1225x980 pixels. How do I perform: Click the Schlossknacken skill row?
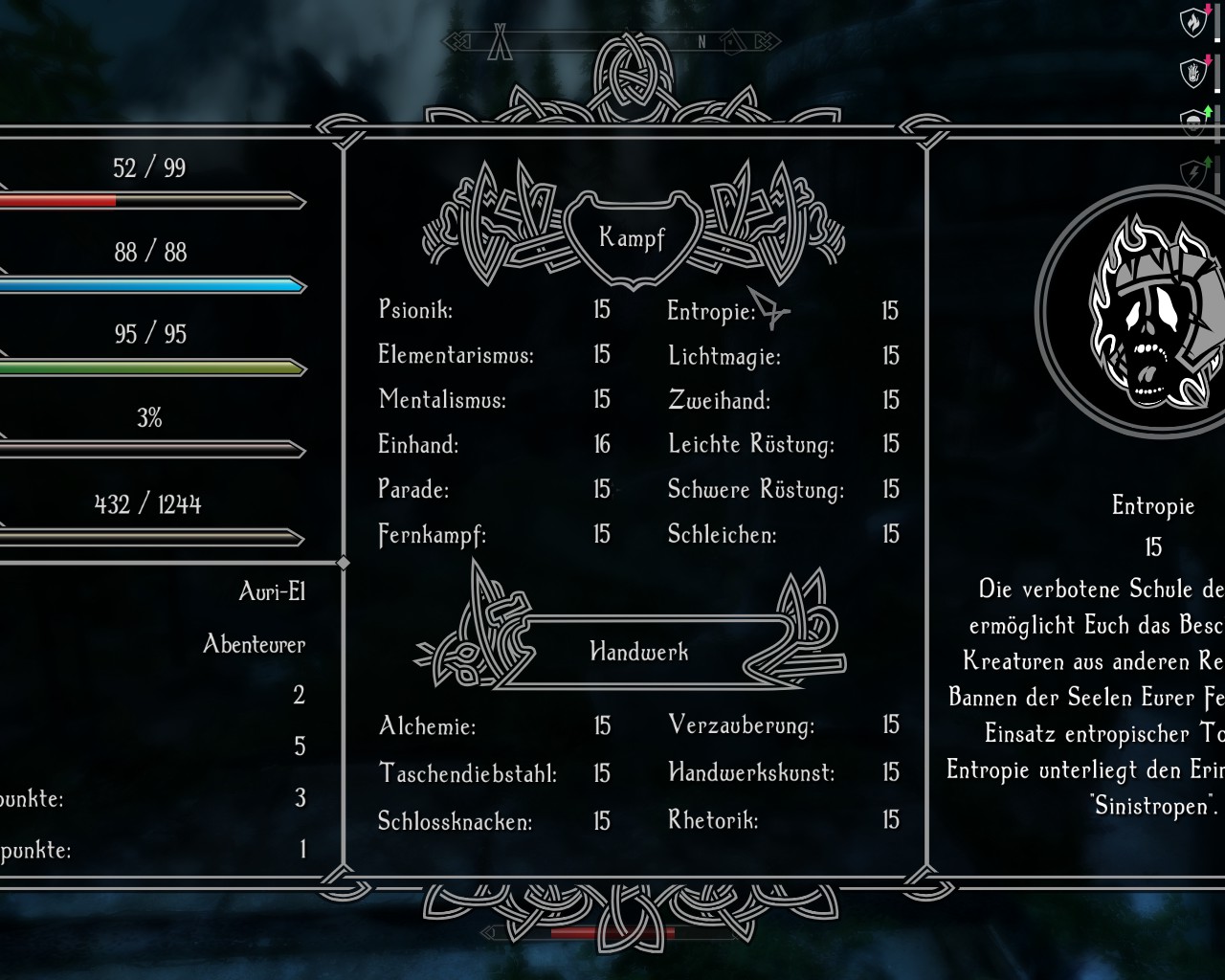(x=455, y=821)
